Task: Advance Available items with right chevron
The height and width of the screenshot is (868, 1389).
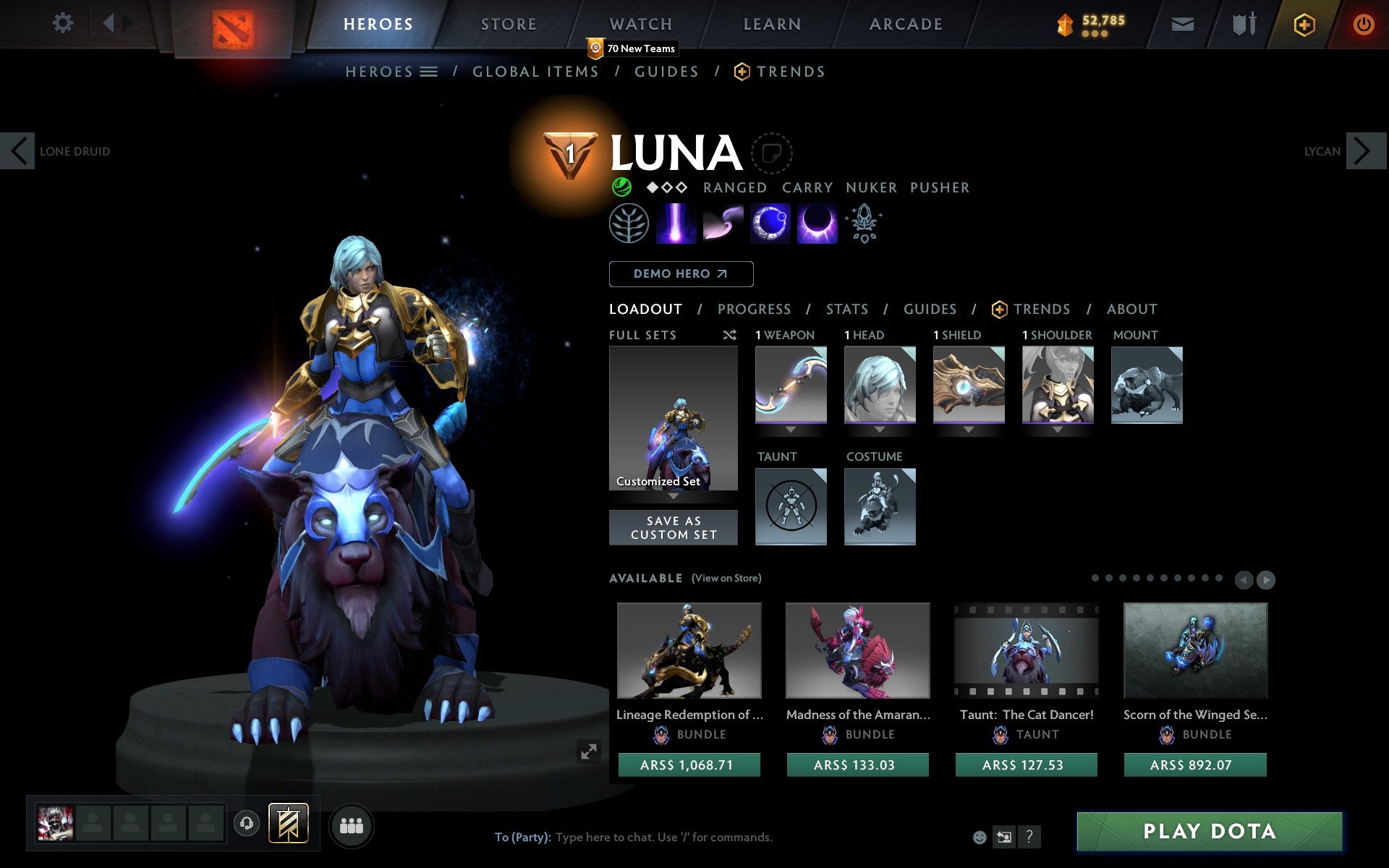Action: tap(1265, 579)
